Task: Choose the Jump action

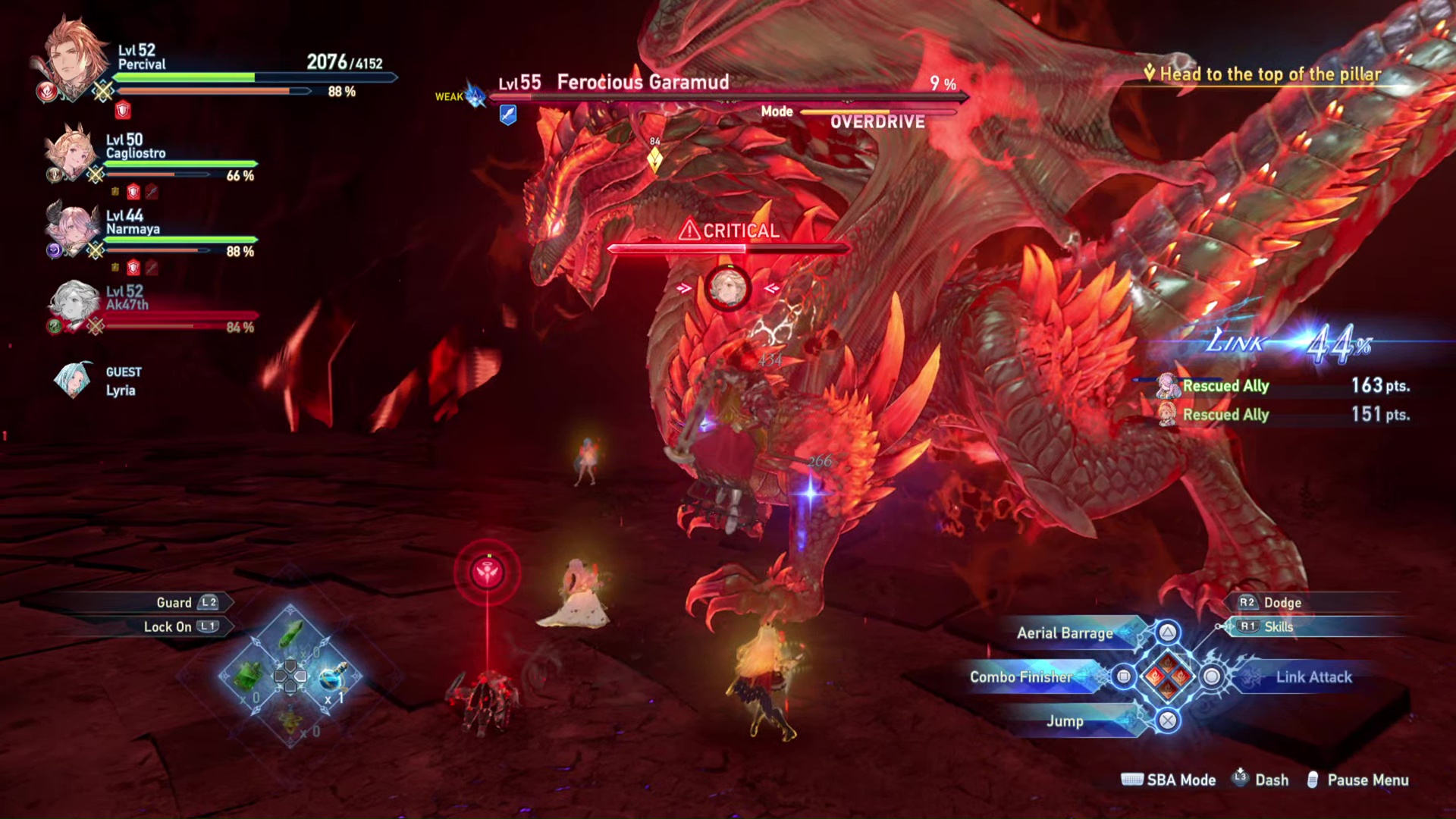Action: tap(1065, 721)
